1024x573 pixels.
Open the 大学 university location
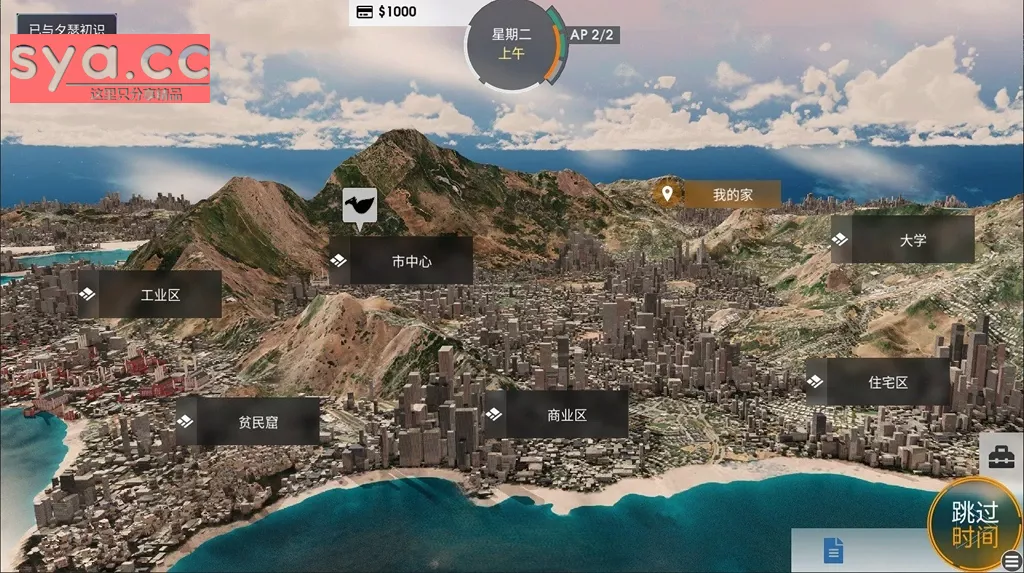pos(902,240)
